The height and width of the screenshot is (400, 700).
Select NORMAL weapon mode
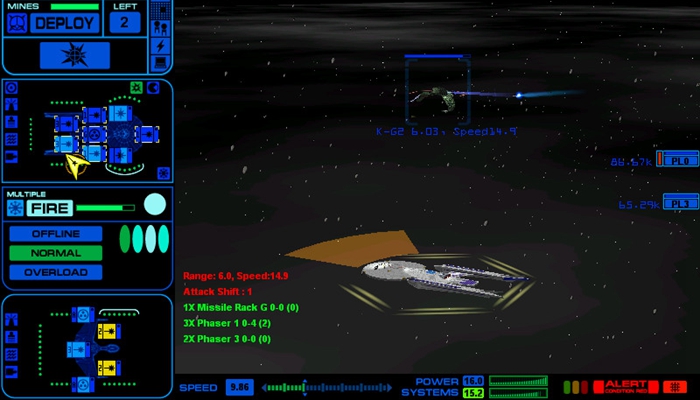(x=55, y=253)
